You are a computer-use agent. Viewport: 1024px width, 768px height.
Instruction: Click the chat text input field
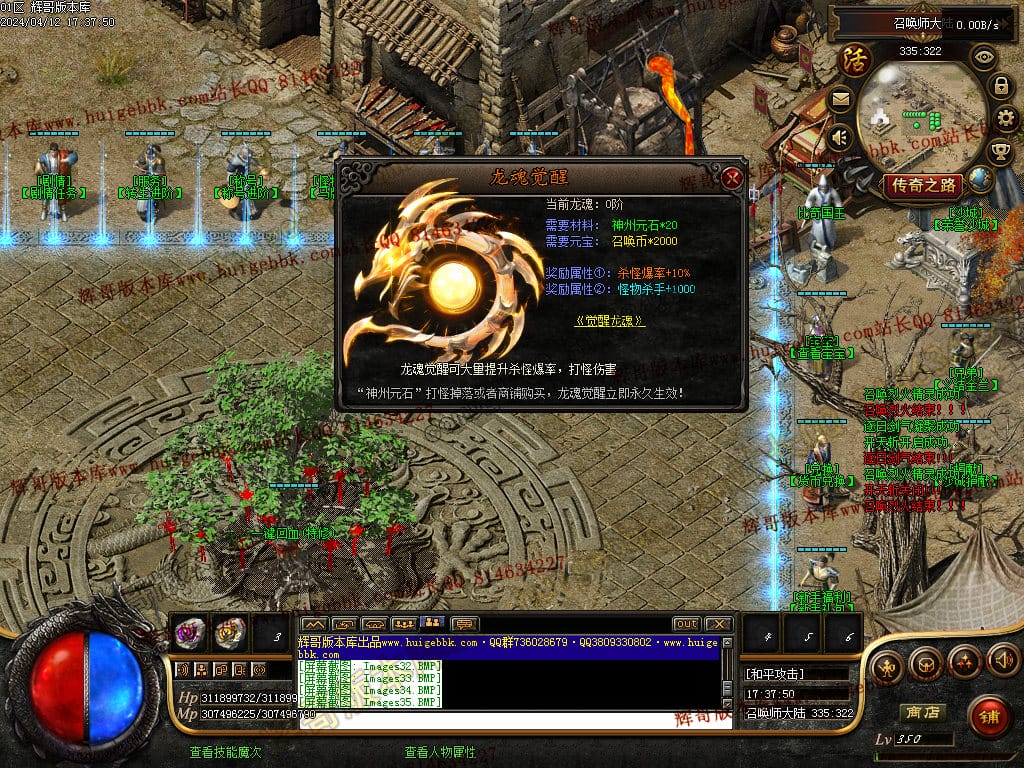click(510, 718)
